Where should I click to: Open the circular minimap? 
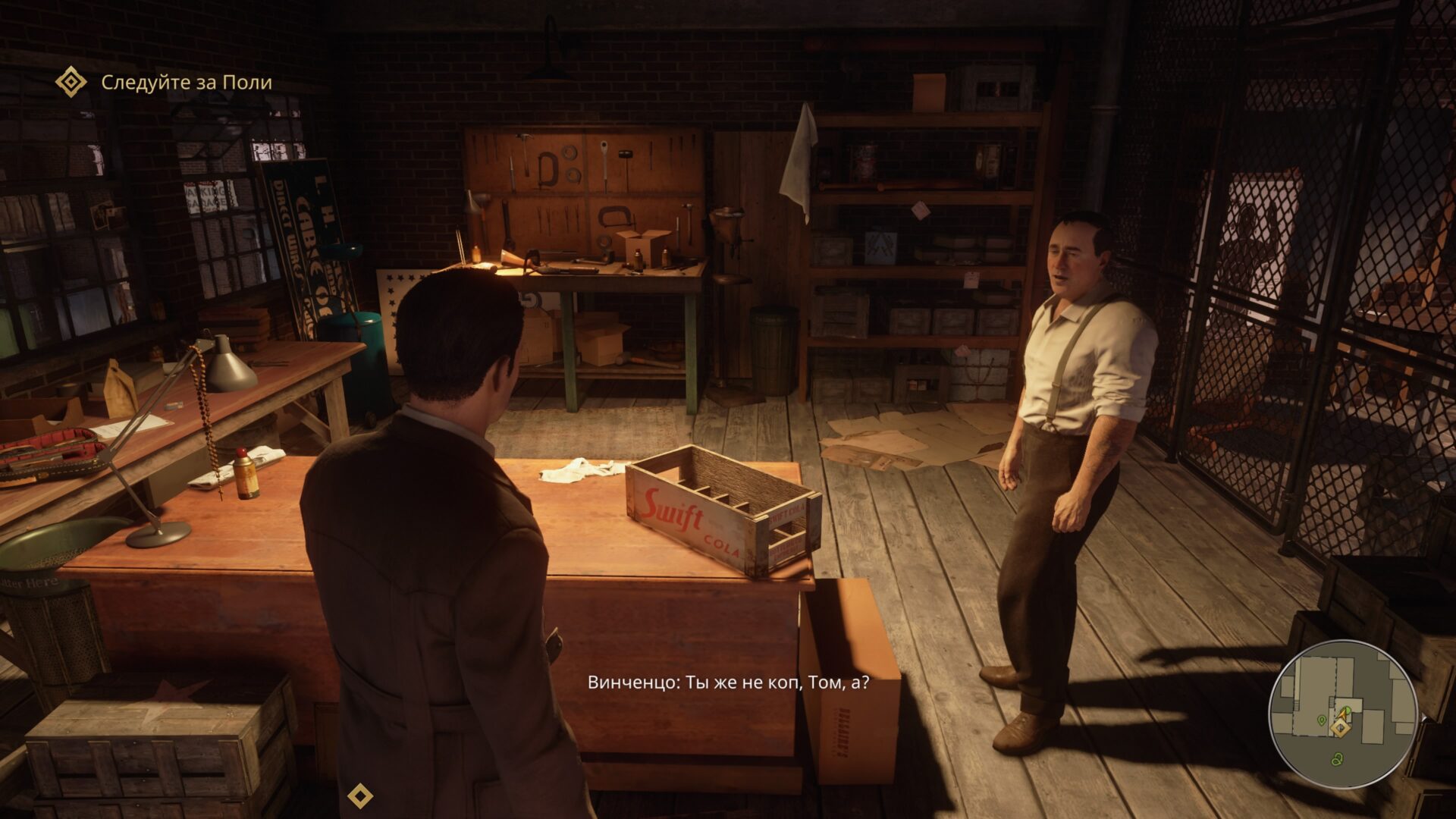1342,714
